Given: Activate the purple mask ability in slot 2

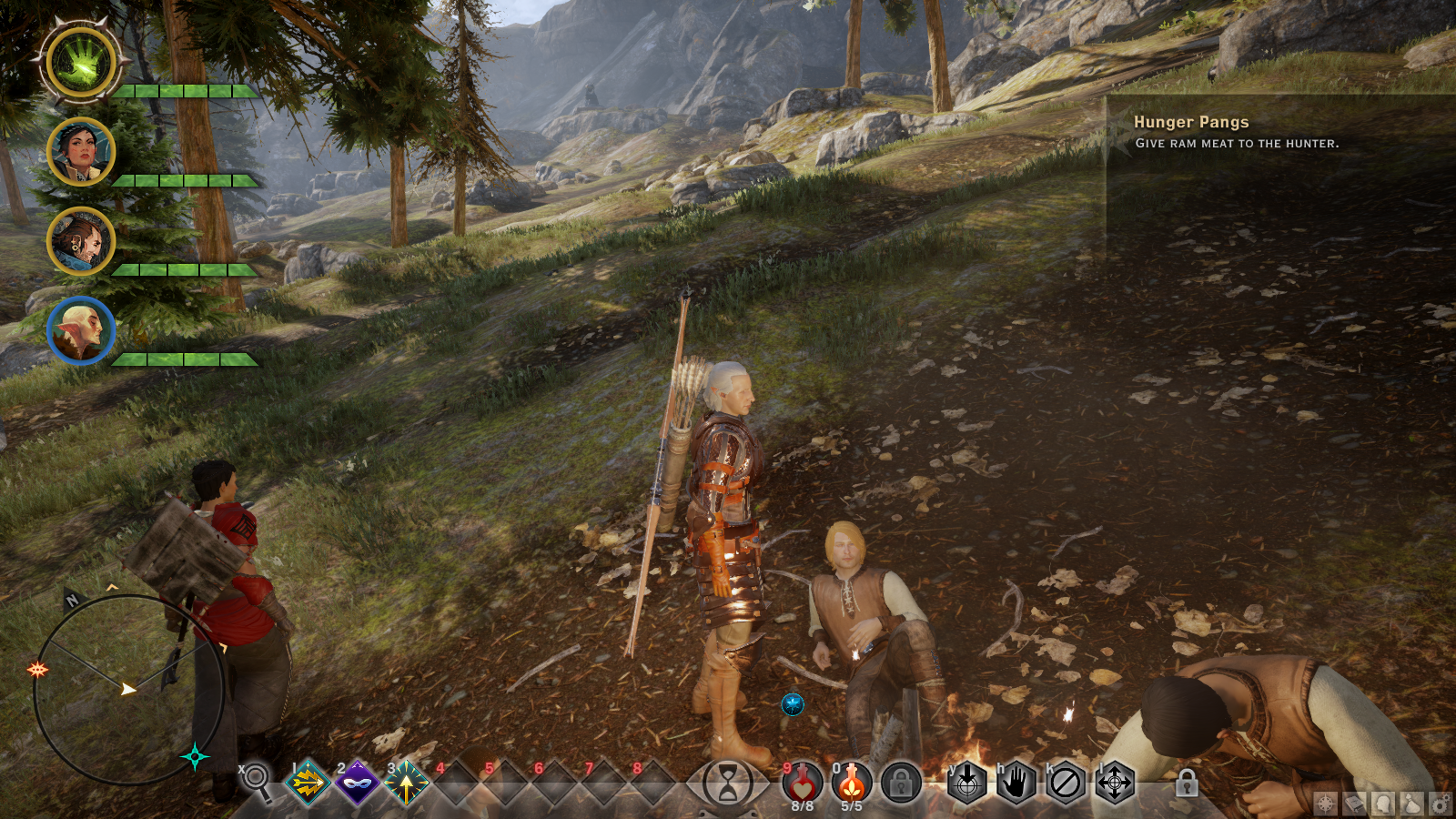Looking at the screenshot, I should (358, 782).
